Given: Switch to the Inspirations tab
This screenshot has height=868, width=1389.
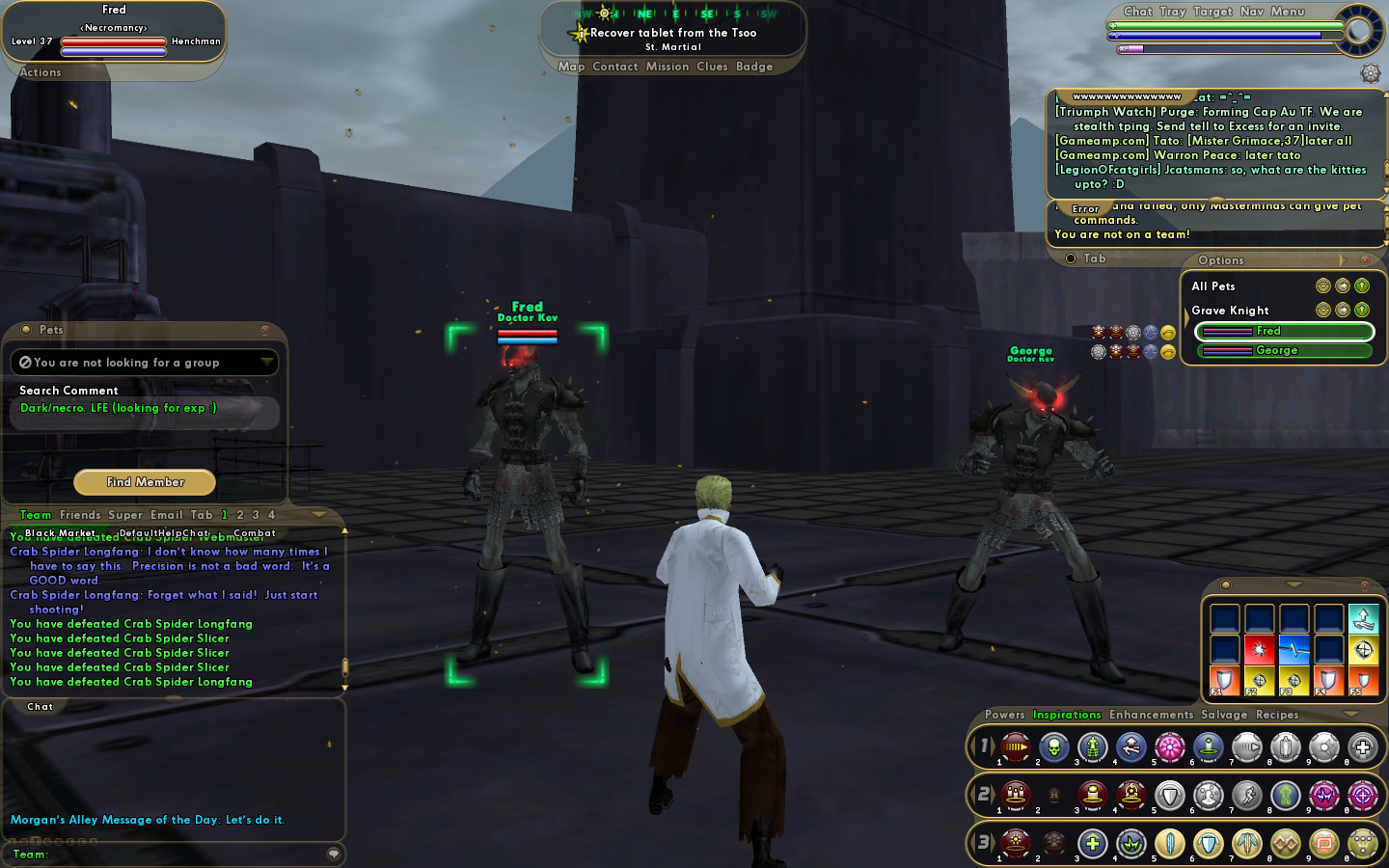Looking at the screenshot, I should [x=1067, y=715].
